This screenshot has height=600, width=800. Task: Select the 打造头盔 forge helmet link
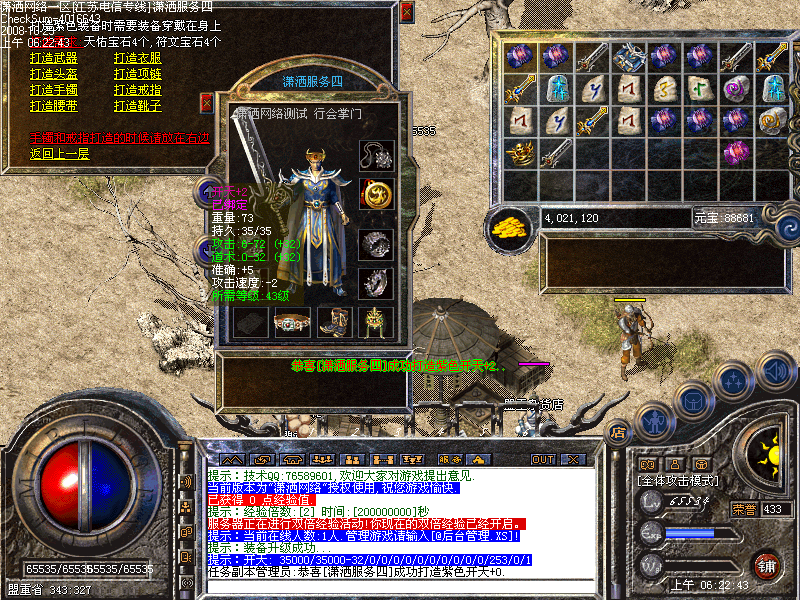[53, 74]
